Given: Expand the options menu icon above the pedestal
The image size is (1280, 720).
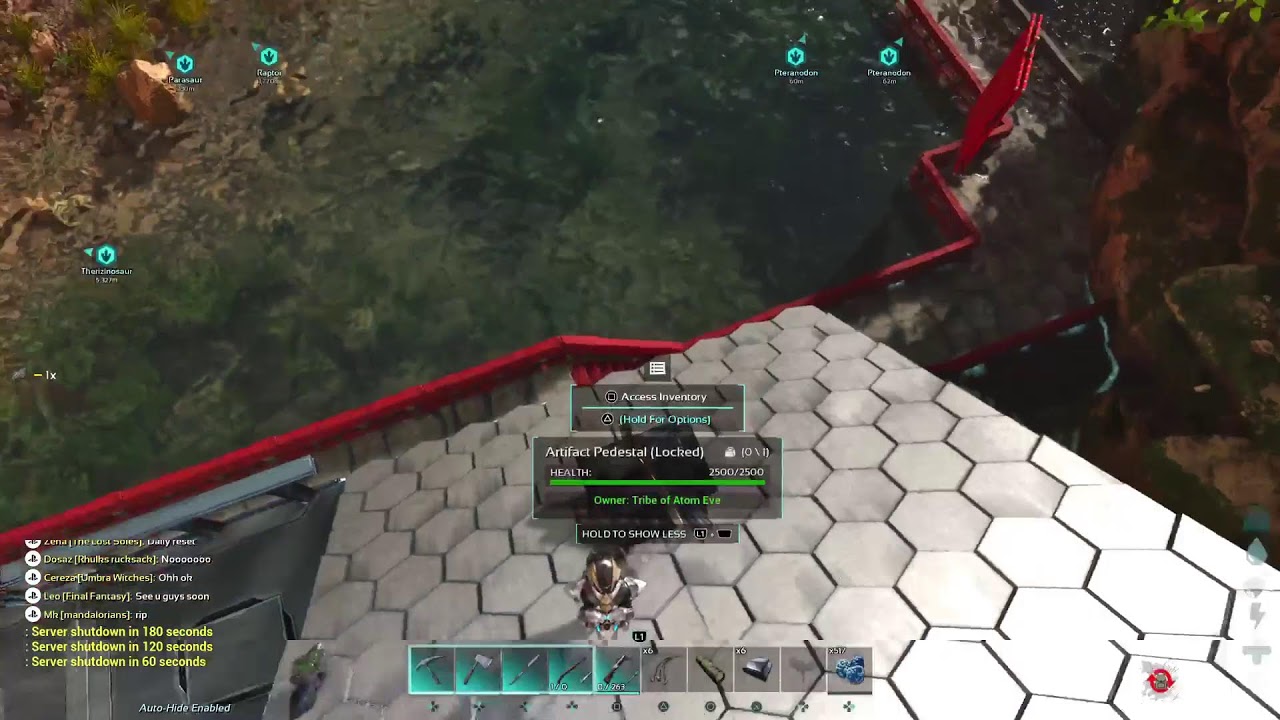Looking at the screenshot, I should (657, 368).
